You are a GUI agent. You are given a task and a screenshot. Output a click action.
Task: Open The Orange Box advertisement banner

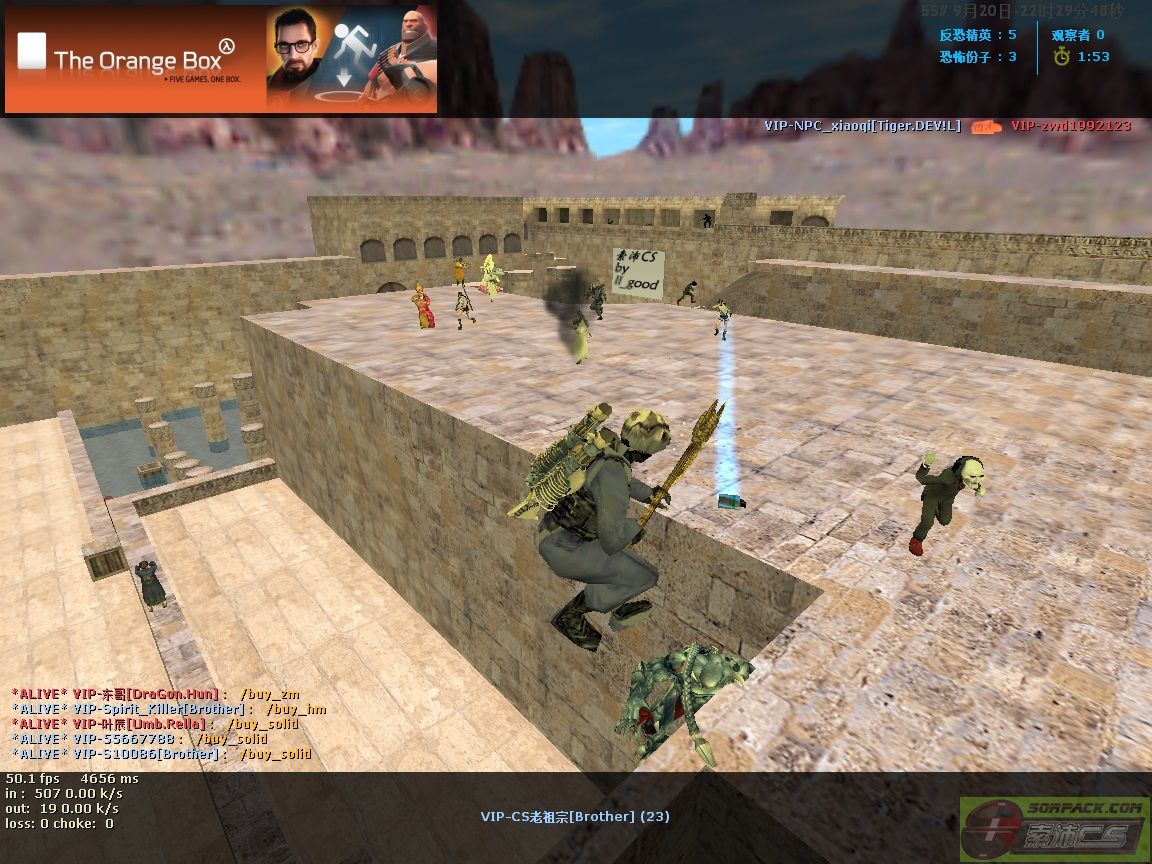221,60
